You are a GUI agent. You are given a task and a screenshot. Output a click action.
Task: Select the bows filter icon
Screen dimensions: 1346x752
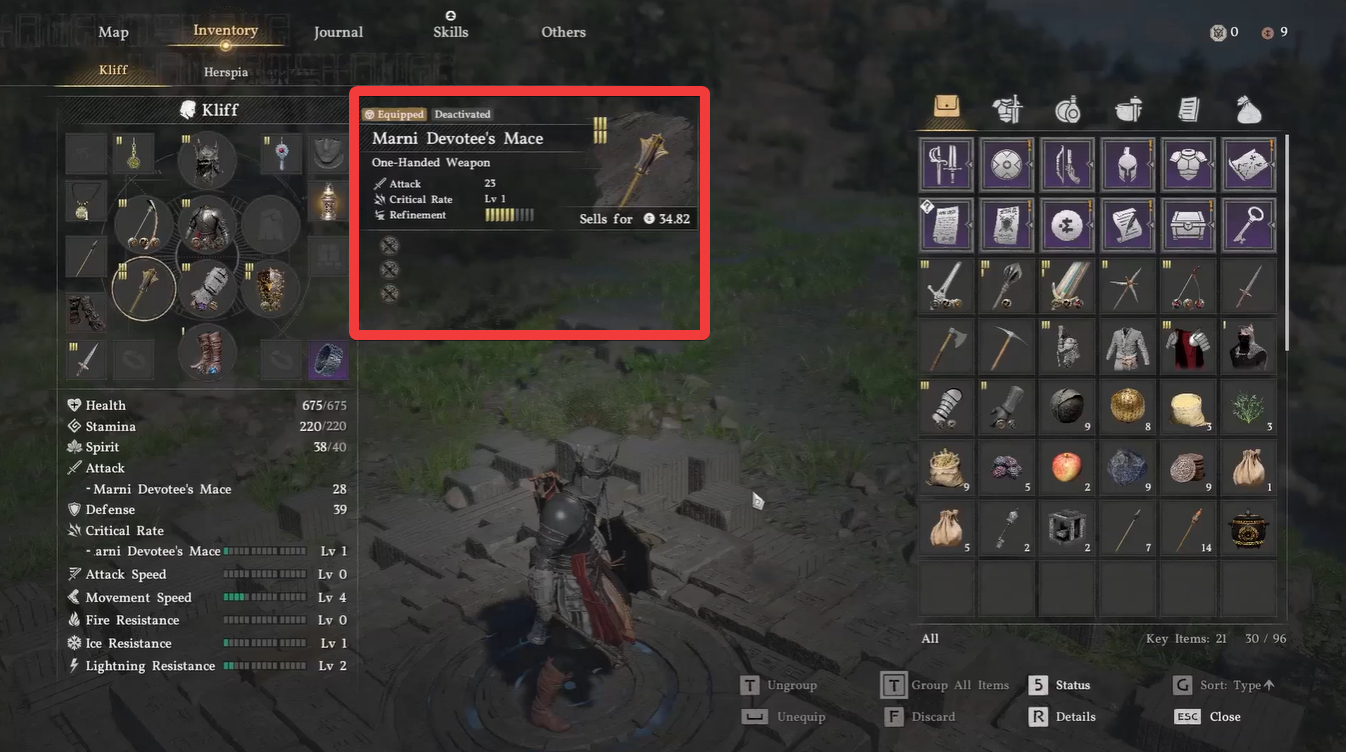click(x=1066, y=164)
